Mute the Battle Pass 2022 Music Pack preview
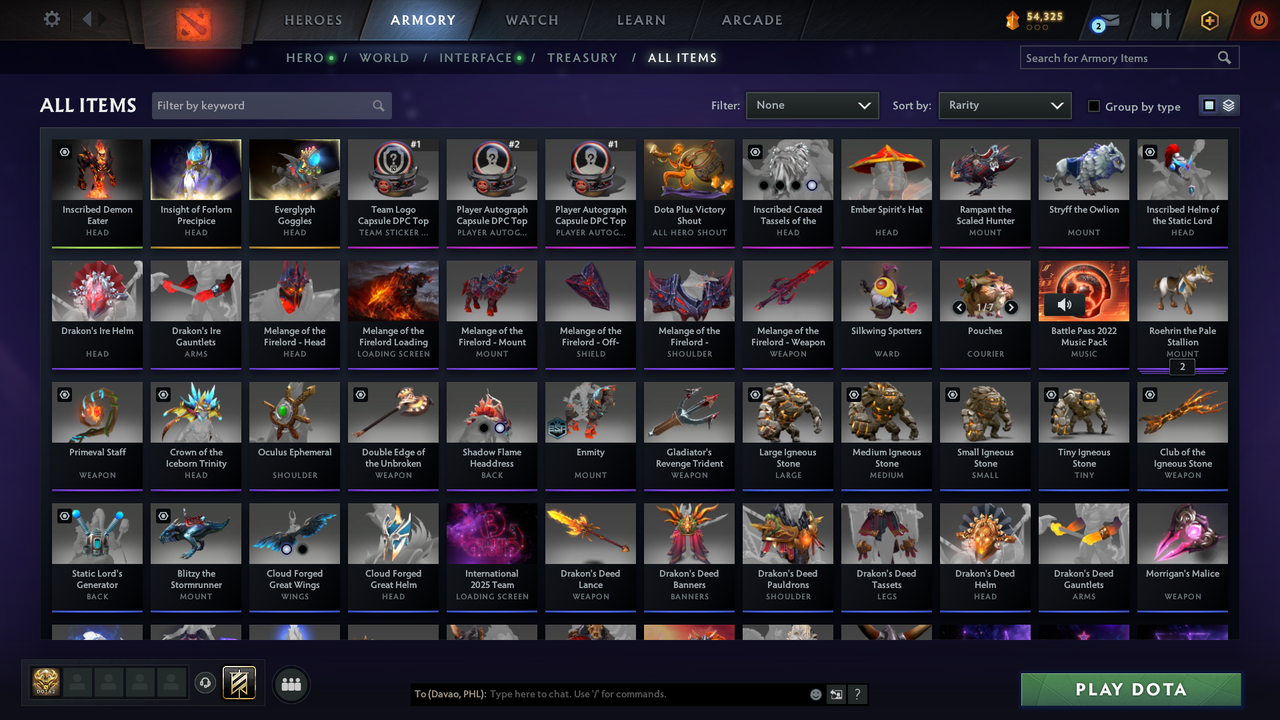1280x720 pixels. [x=1064, y=305]
